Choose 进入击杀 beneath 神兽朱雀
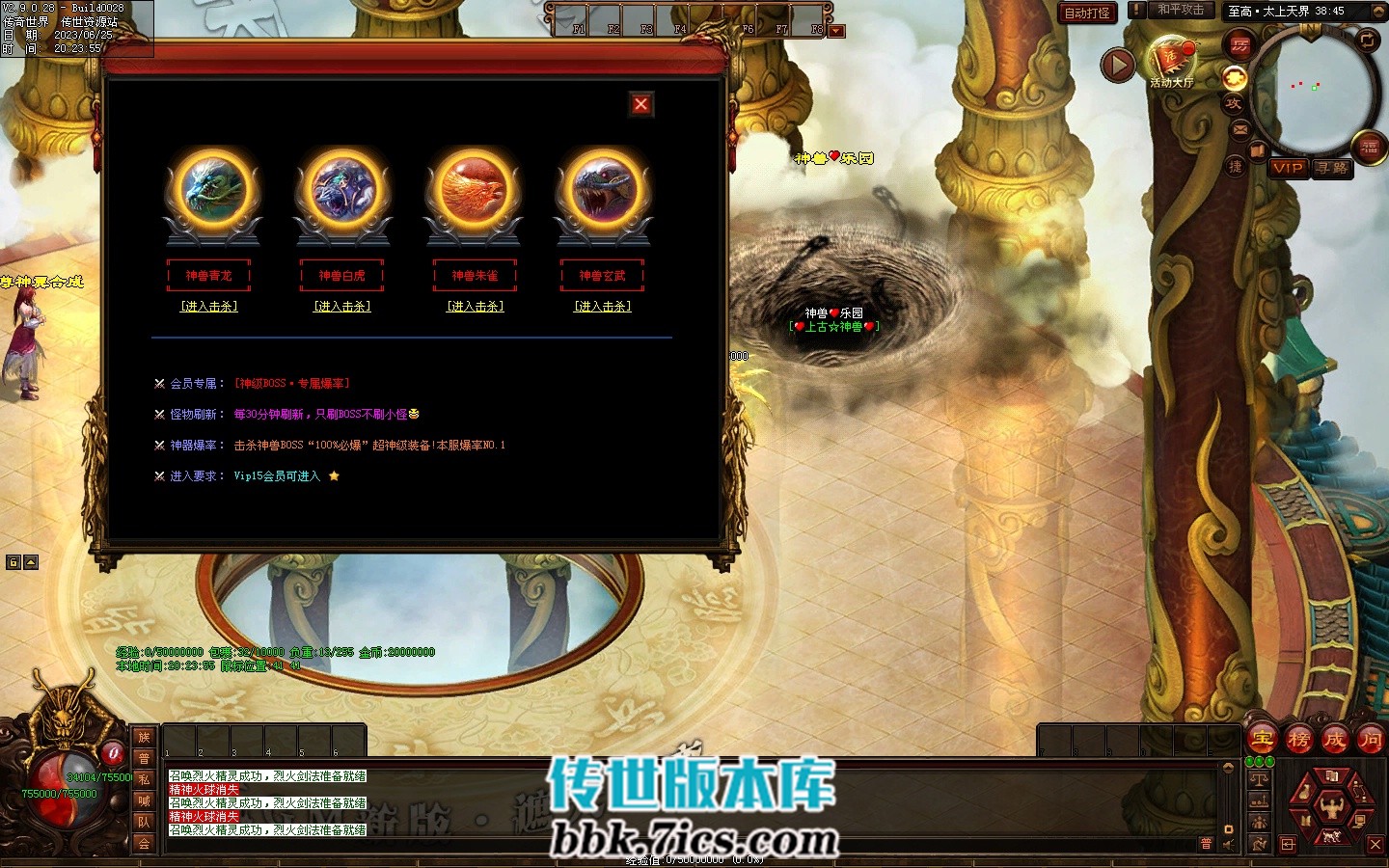Image resolution: width=1389 pixels, height=868 pixels. tap(475, 307)
